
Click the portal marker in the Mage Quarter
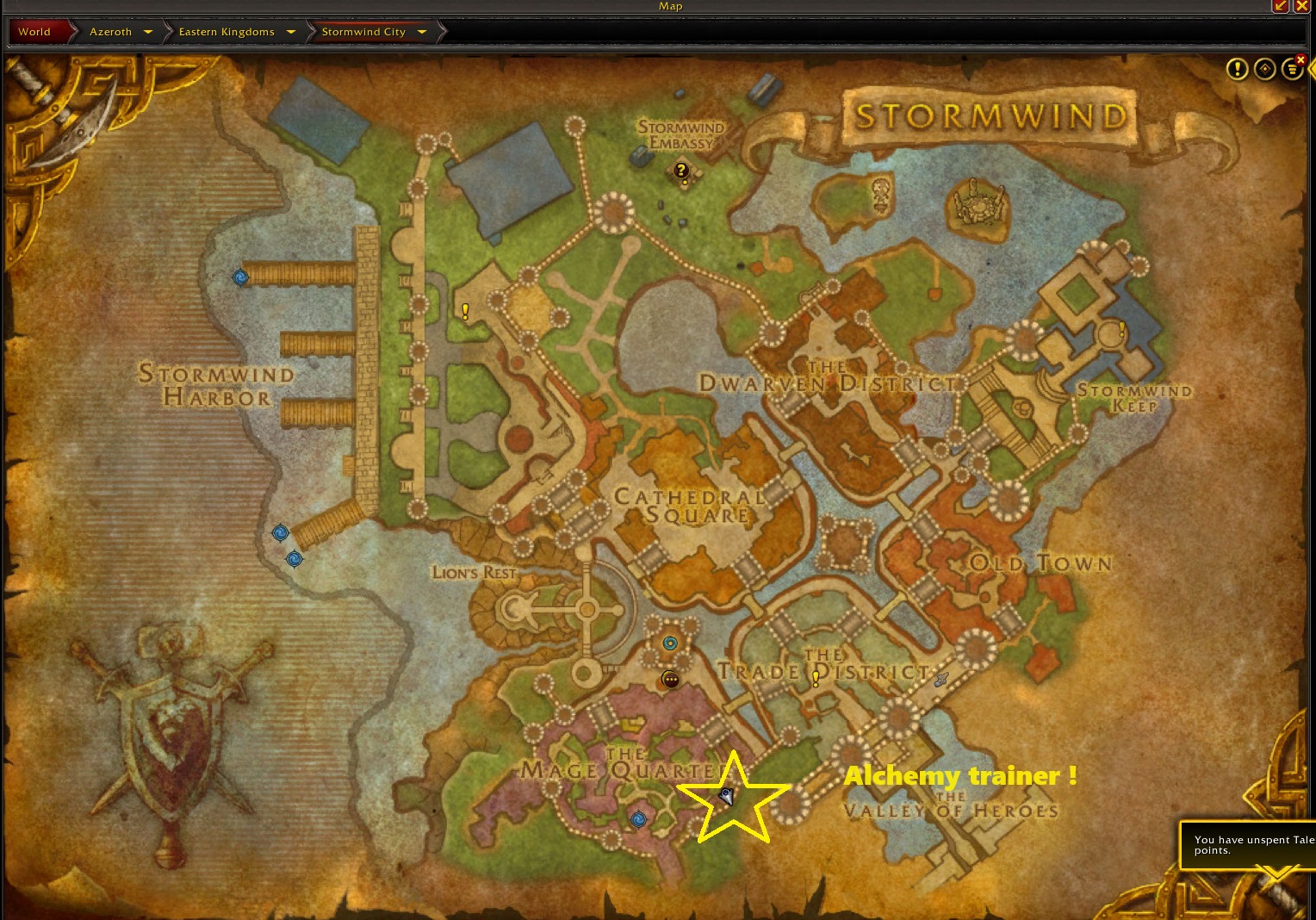(x=638, y=818)
